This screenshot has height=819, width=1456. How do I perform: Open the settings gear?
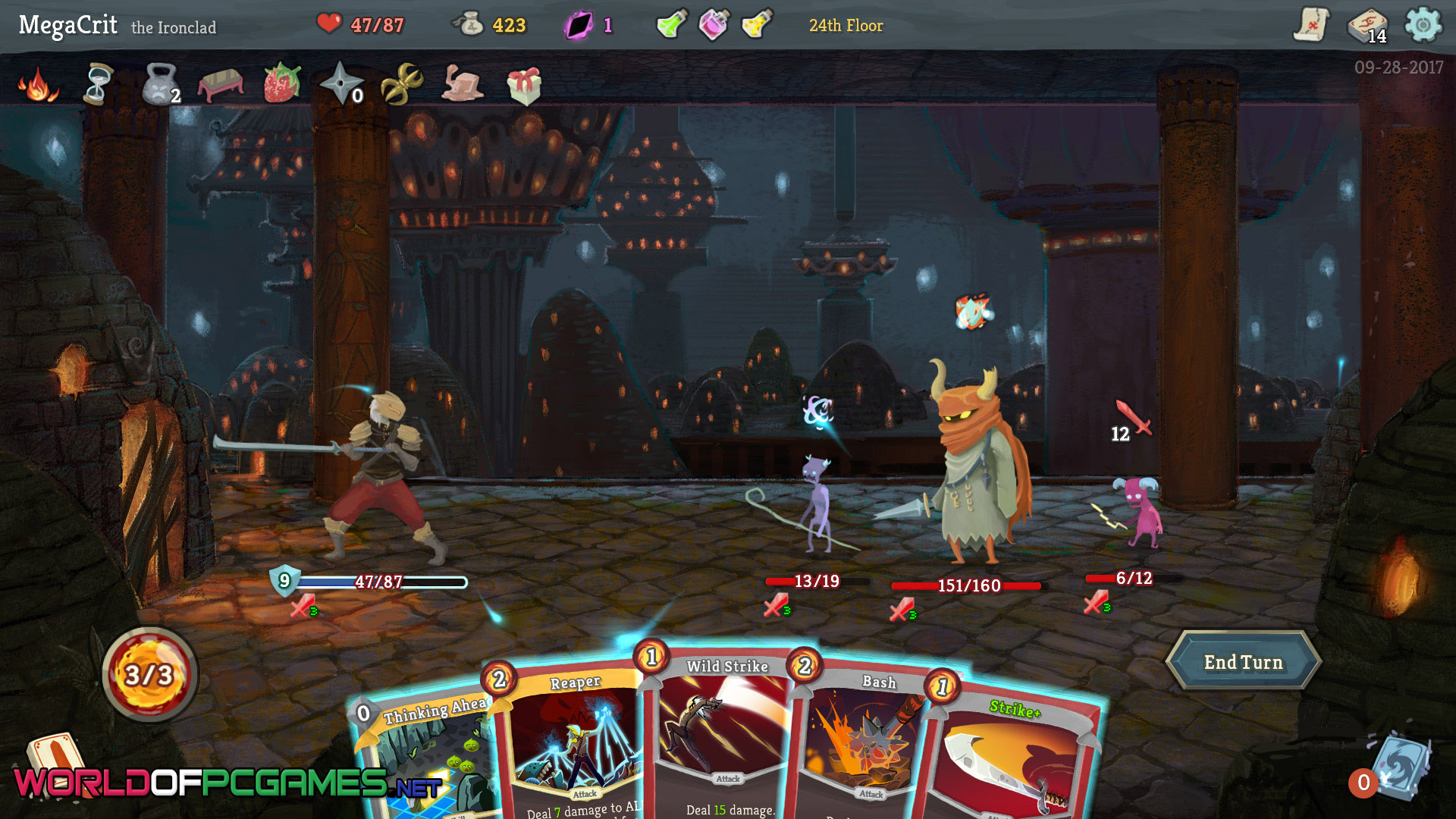1423,25
